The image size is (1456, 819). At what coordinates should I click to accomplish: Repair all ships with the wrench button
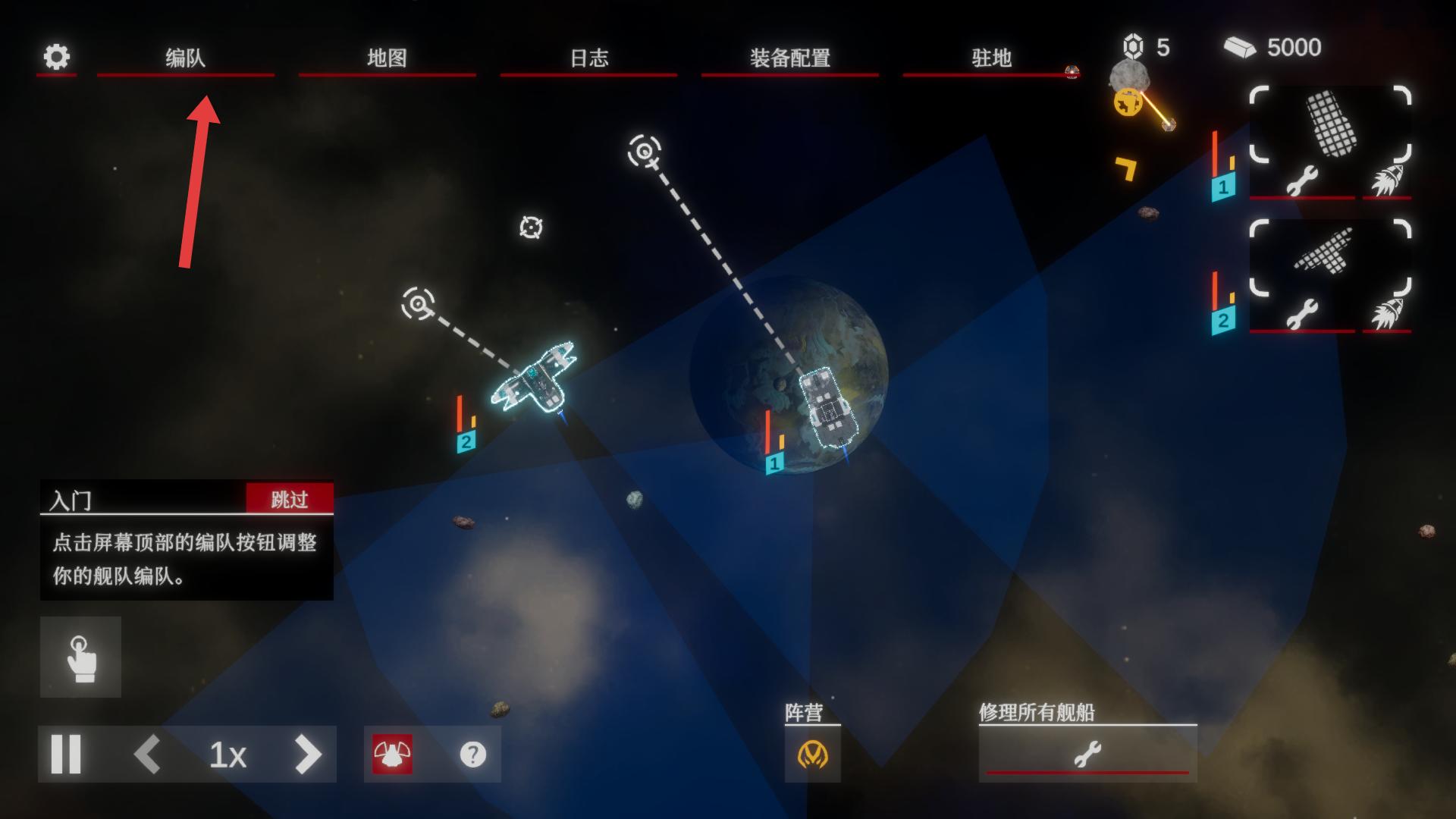[x=1087, y=755]
